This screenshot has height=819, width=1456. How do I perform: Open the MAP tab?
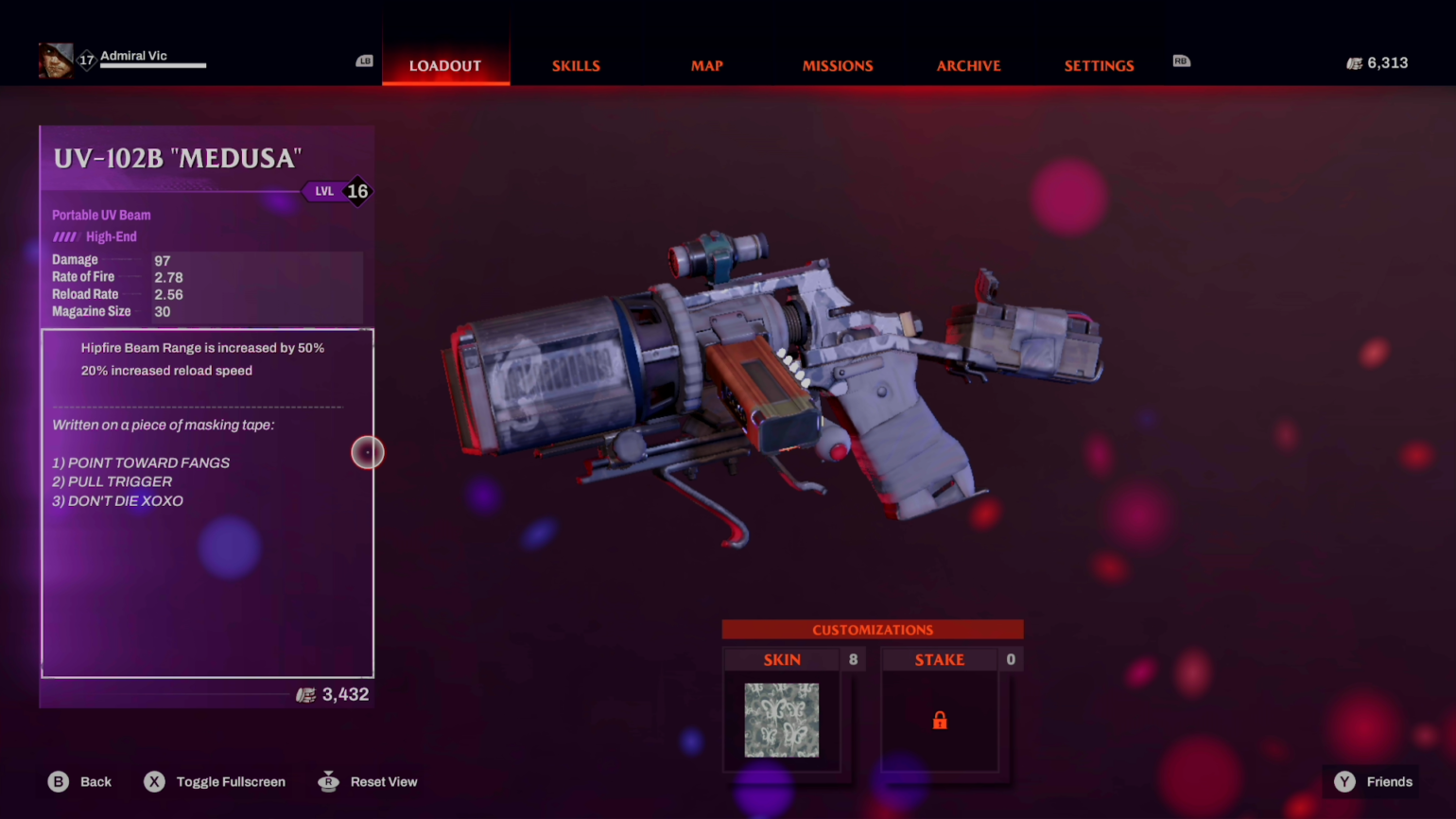pos(706,65)
